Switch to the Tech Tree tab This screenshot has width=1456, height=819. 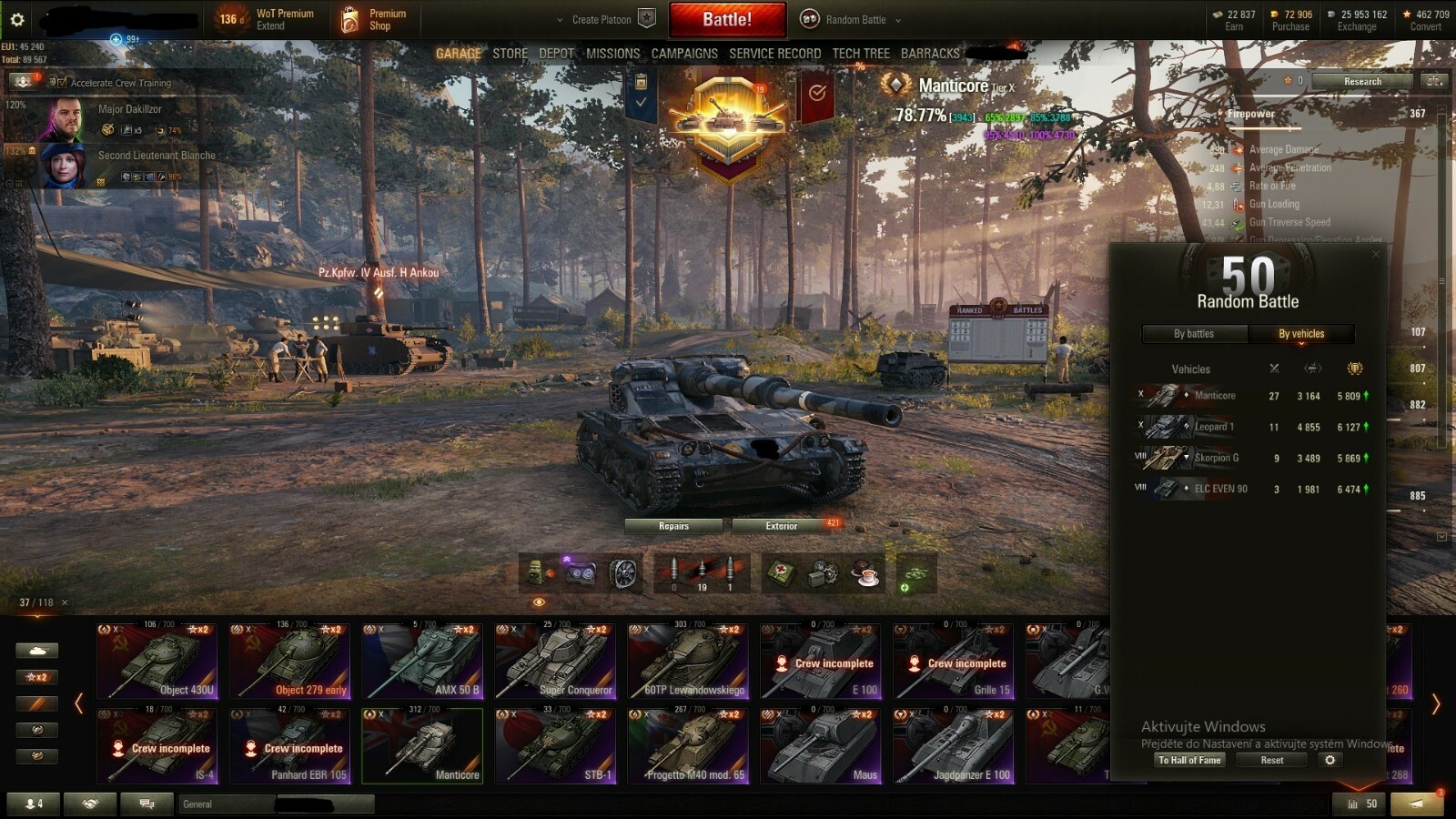coord(860,53)
